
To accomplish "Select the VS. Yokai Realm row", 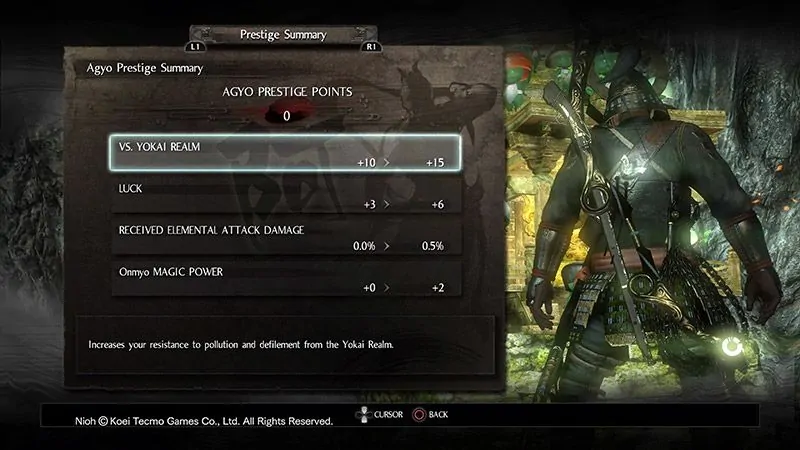I will pos(285,153).
